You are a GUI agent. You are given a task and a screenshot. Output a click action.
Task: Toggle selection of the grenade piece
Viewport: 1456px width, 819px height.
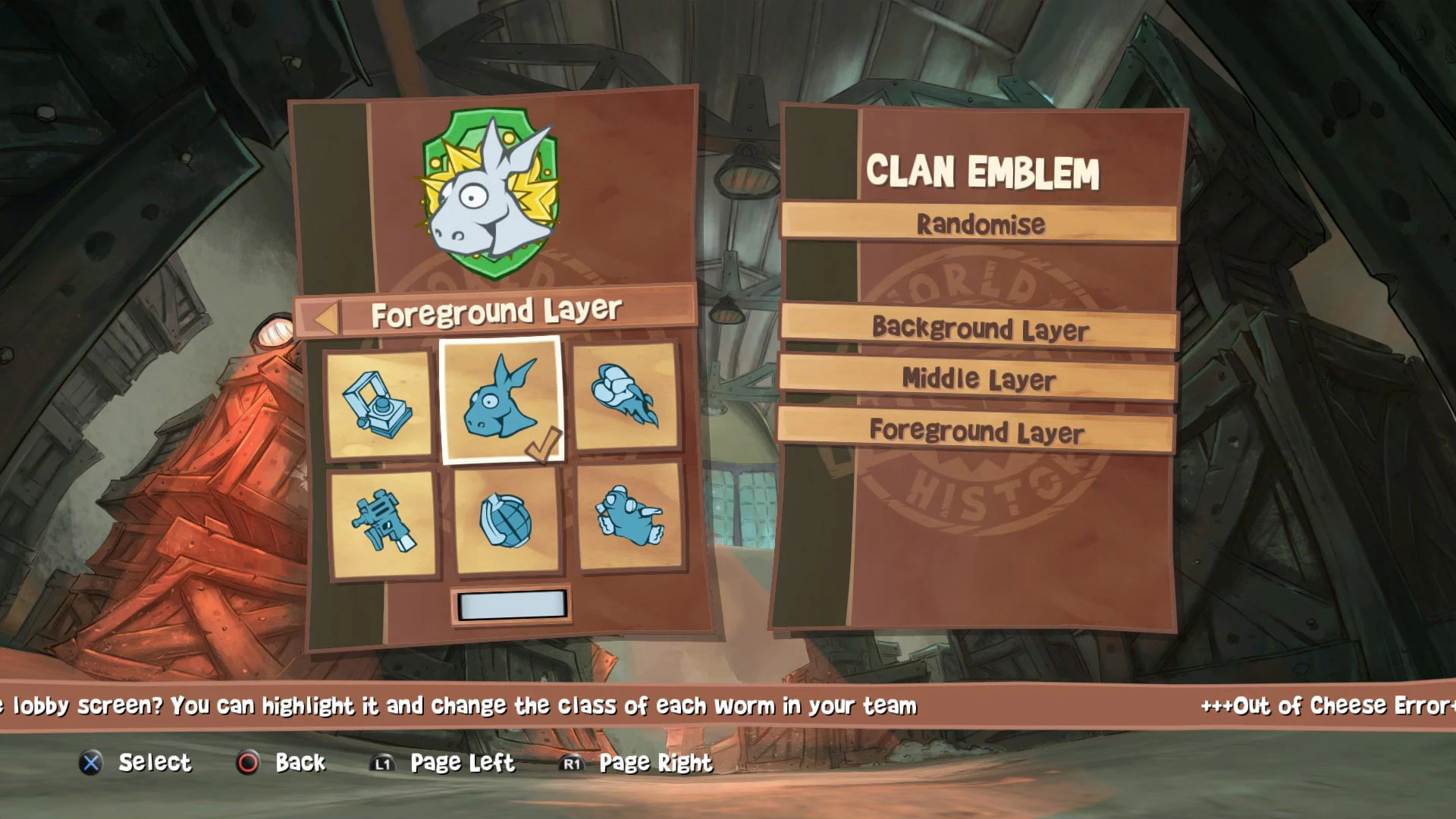[x=507, y=523]
